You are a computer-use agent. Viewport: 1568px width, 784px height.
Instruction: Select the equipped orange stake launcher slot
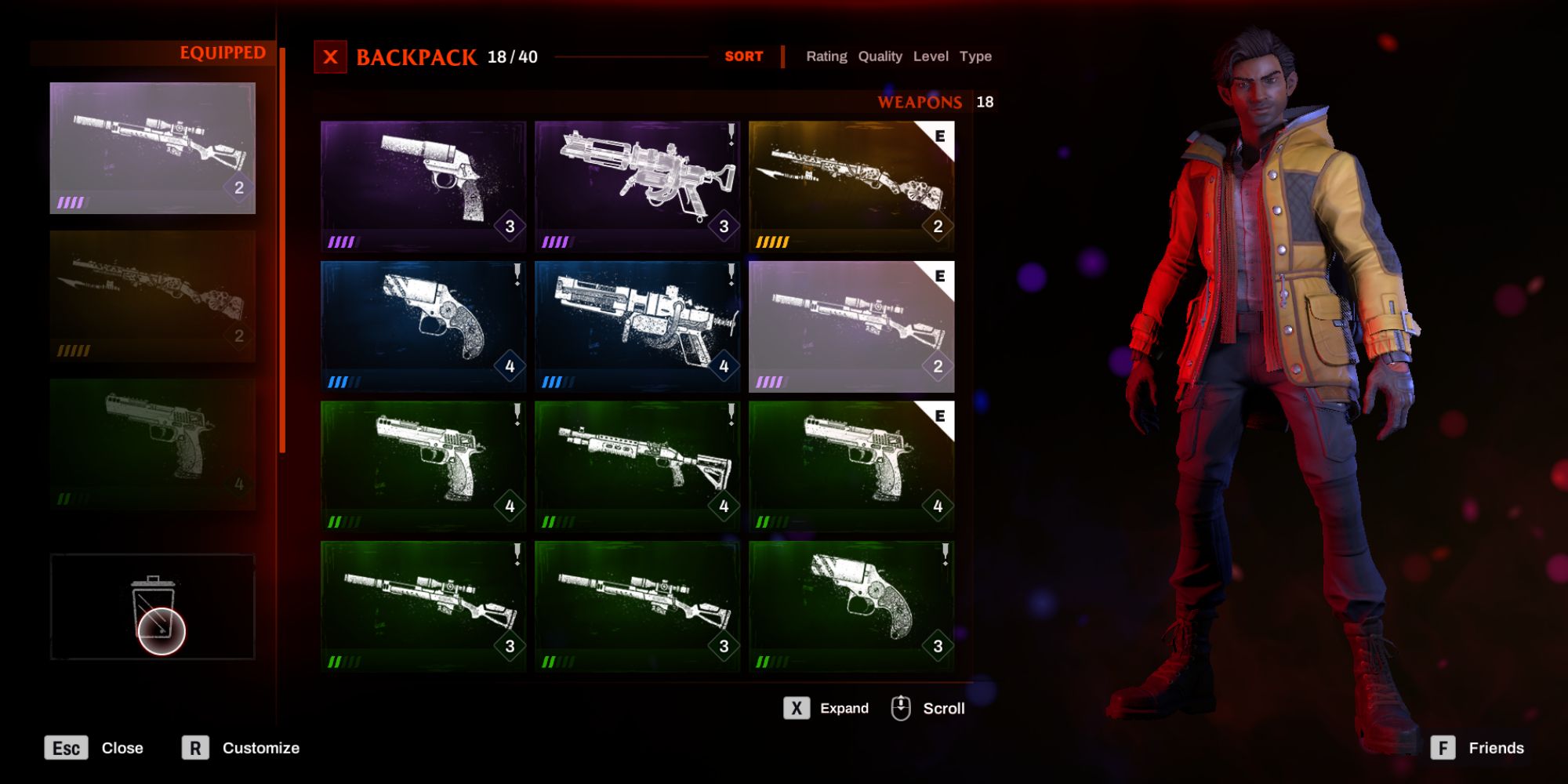(x=153, y=296)
